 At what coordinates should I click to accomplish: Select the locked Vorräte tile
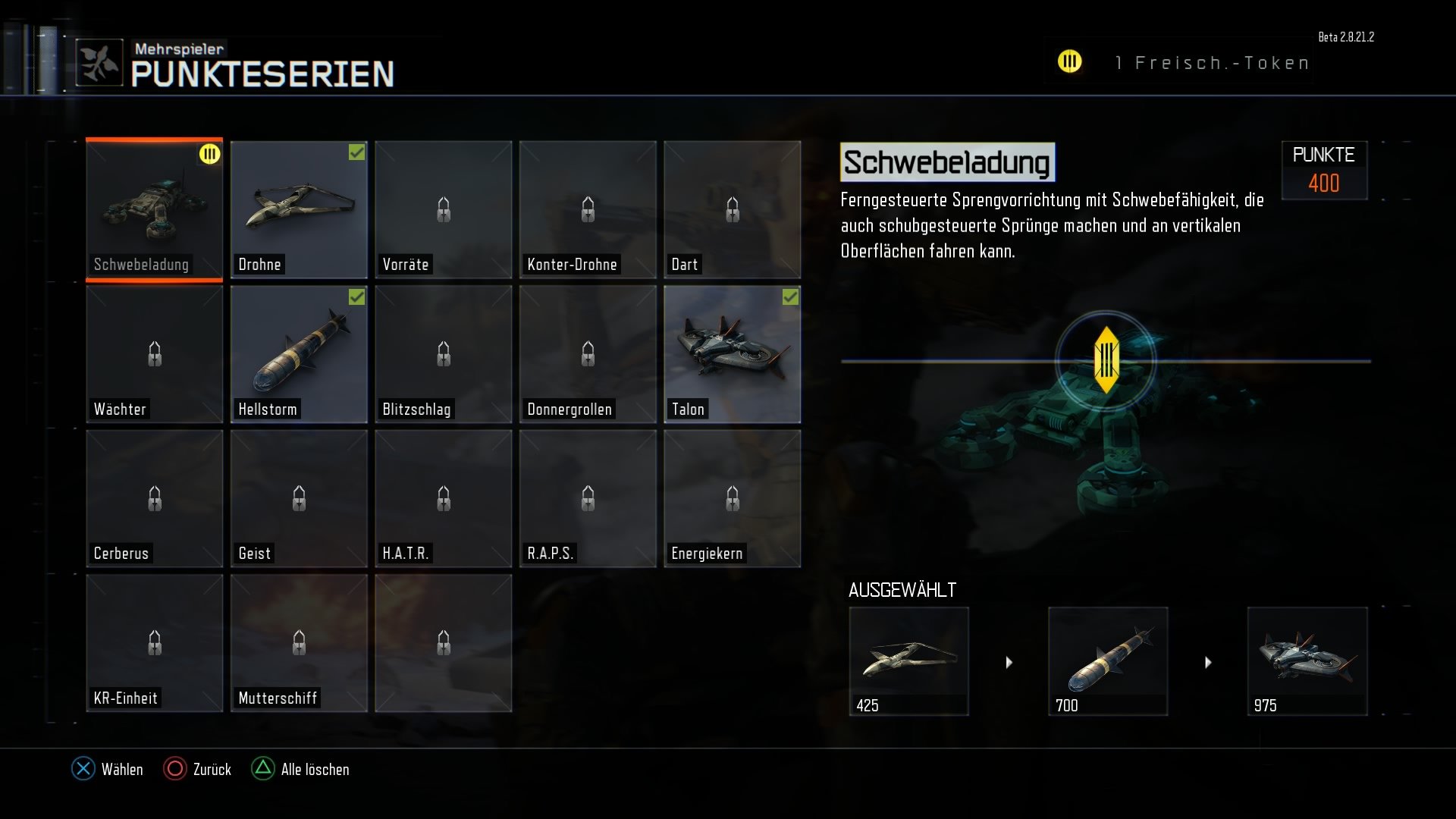(443, 209)
